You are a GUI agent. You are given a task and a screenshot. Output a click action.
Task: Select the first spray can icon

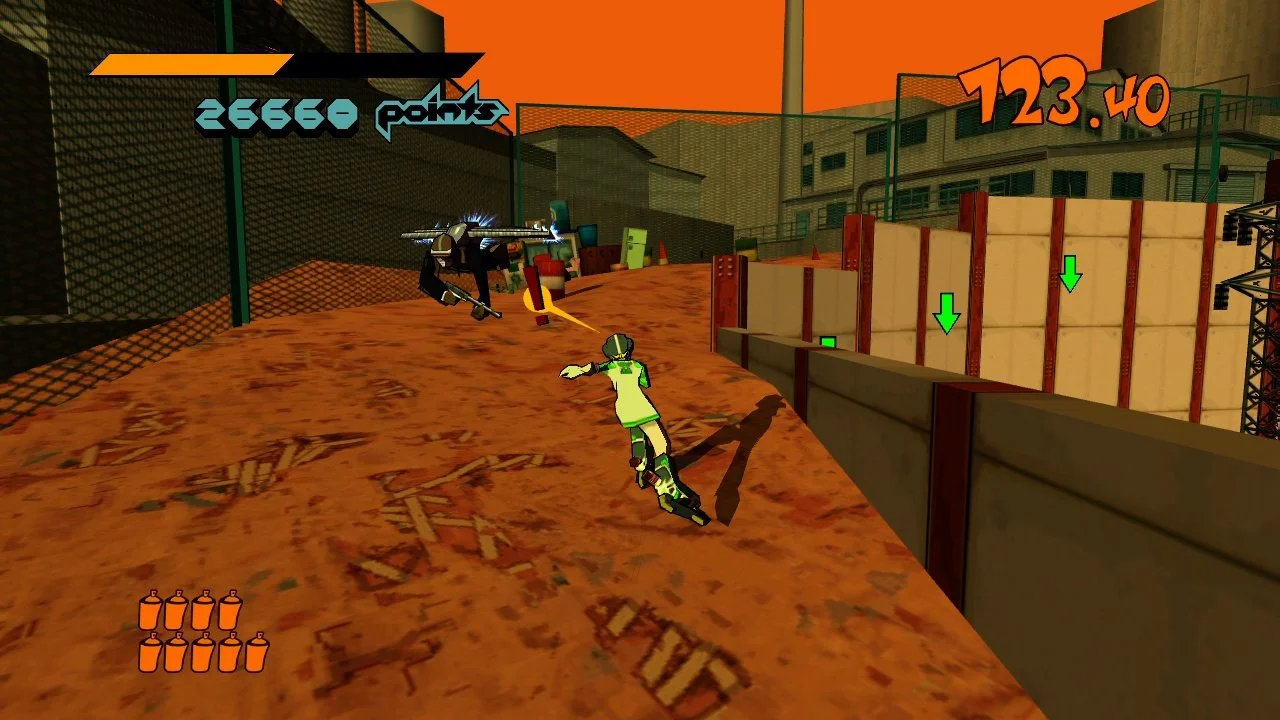click(150, 612)
